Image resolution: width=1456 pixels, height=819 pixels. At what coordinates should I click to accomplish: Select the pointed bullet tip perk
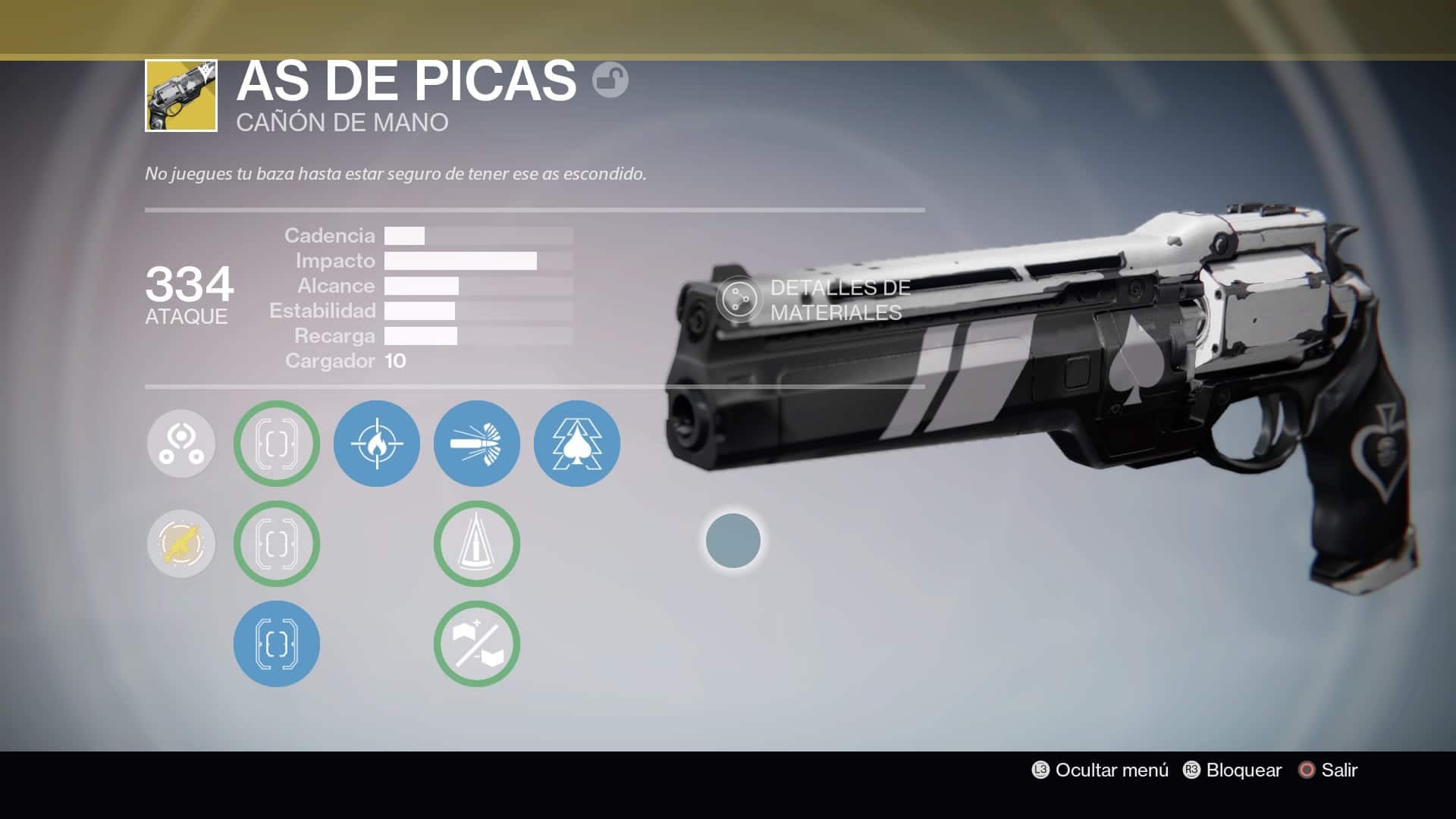pyautogui.click(x=477, y=544)
